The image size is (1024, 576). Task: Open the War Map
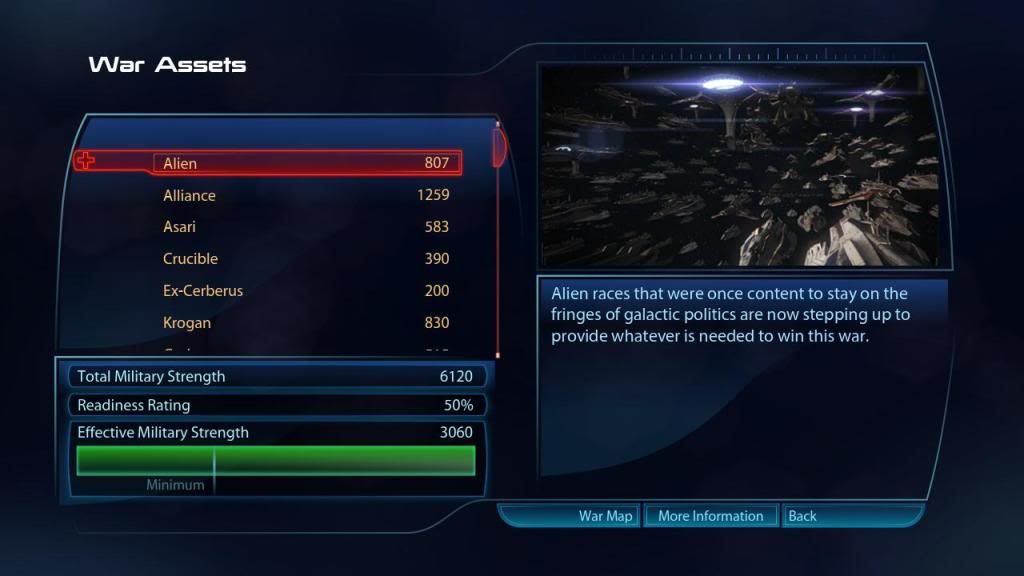(x=606, y=516)
